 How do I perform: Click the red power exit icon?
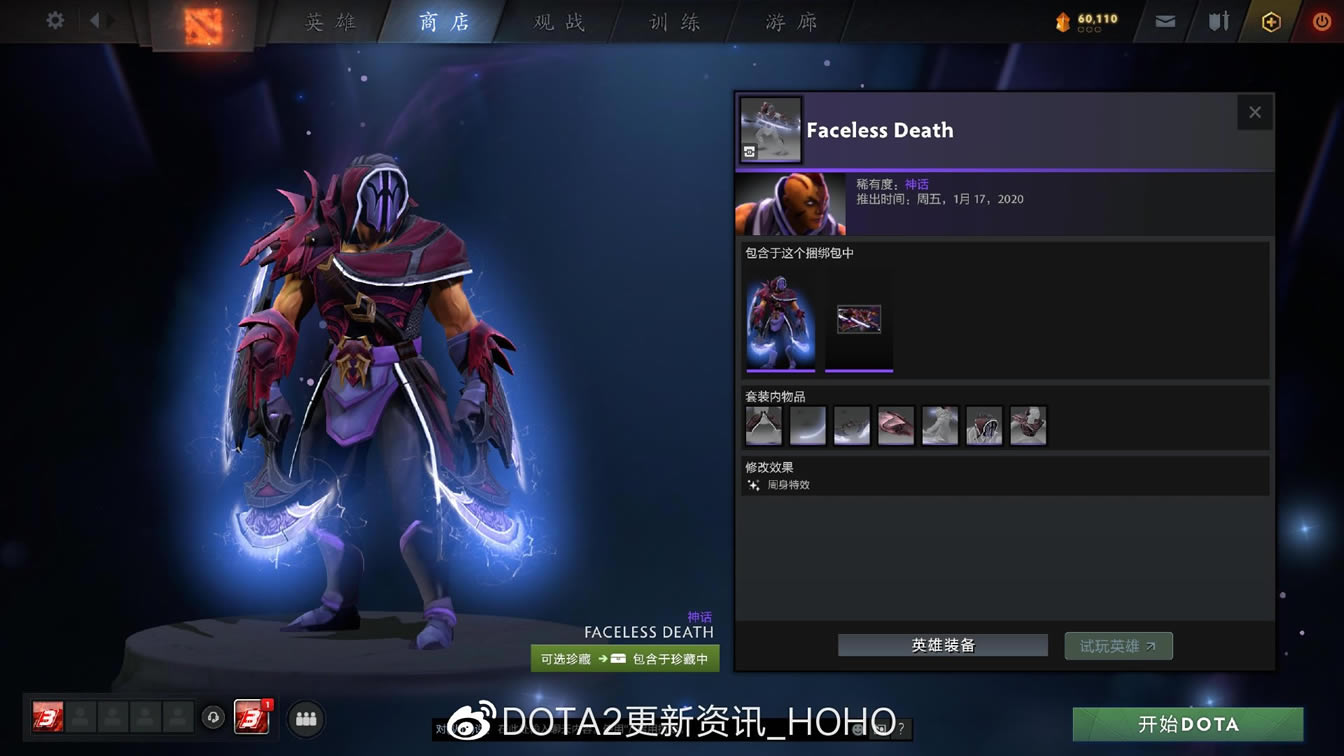coord(1320,18)
